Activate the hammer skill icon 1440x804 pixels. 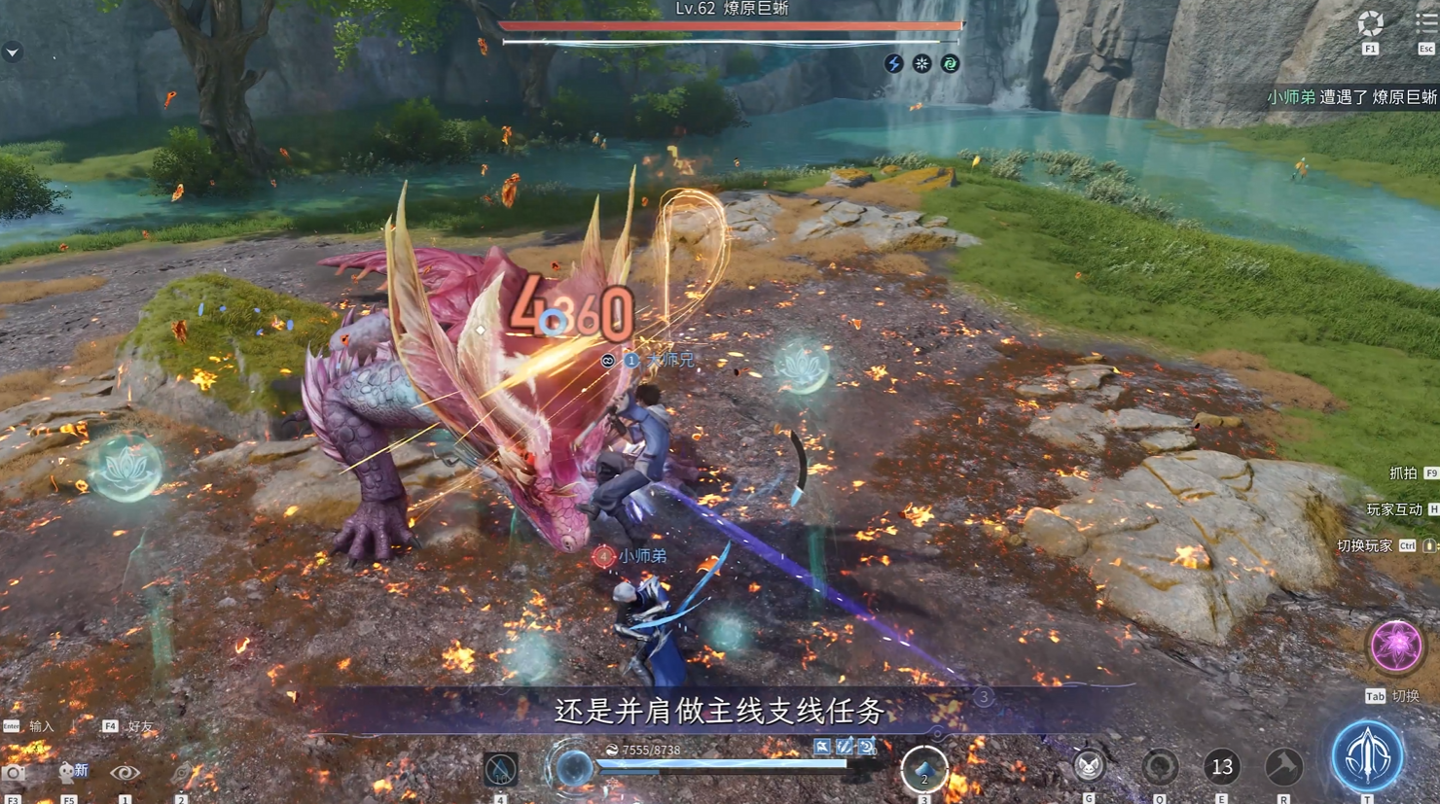pyautogui.click(x=1283, y=767)
